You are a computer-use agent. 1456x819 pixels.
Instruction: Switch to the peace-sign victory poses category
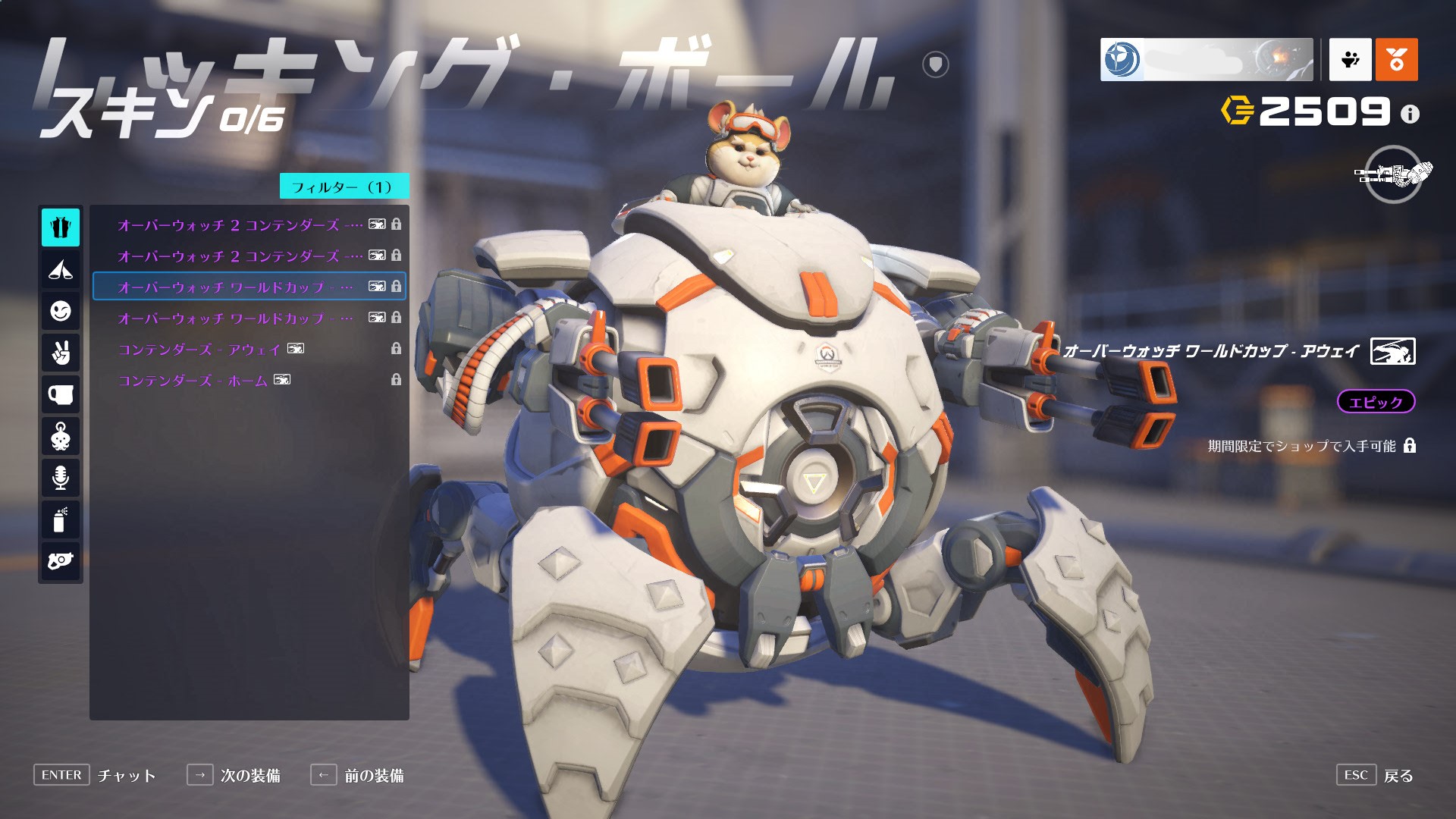click(61, 353)
